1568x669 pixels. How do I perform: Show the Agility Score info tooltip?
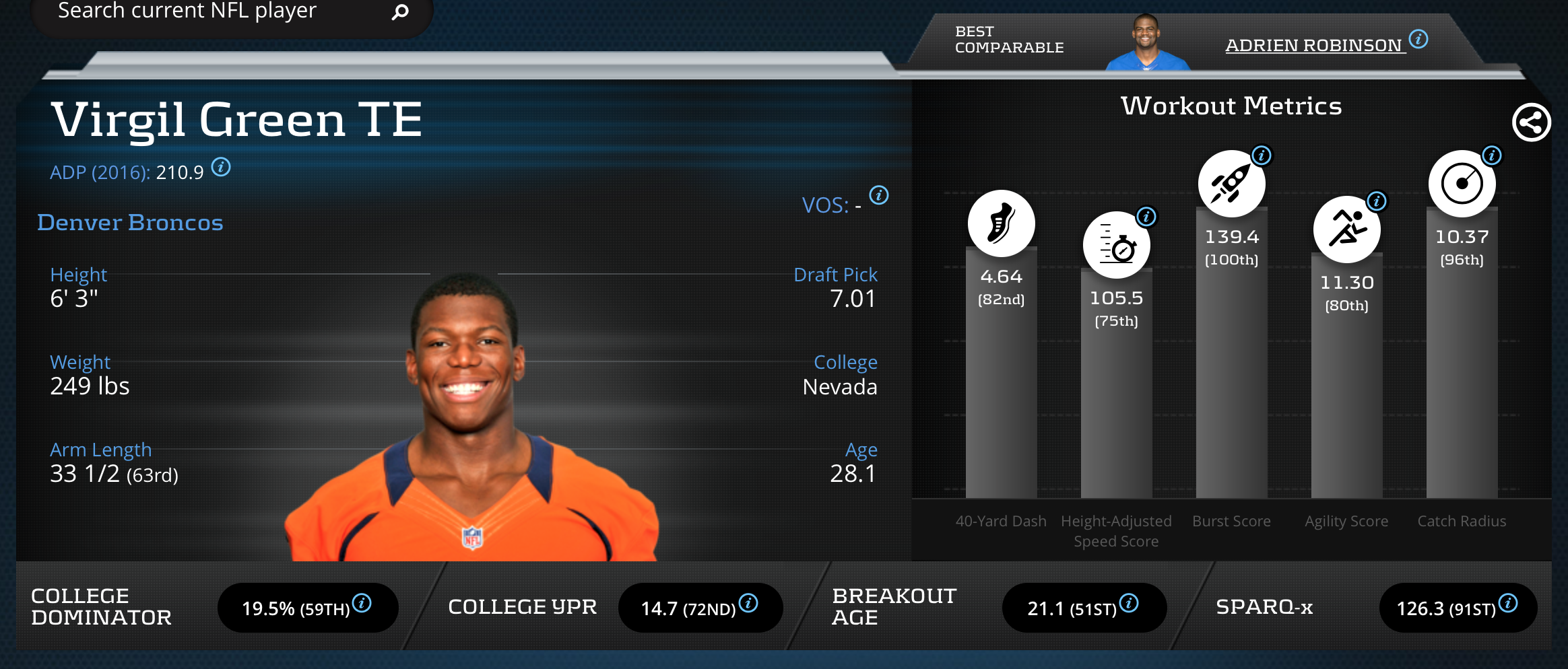(x=1377, y=201)
